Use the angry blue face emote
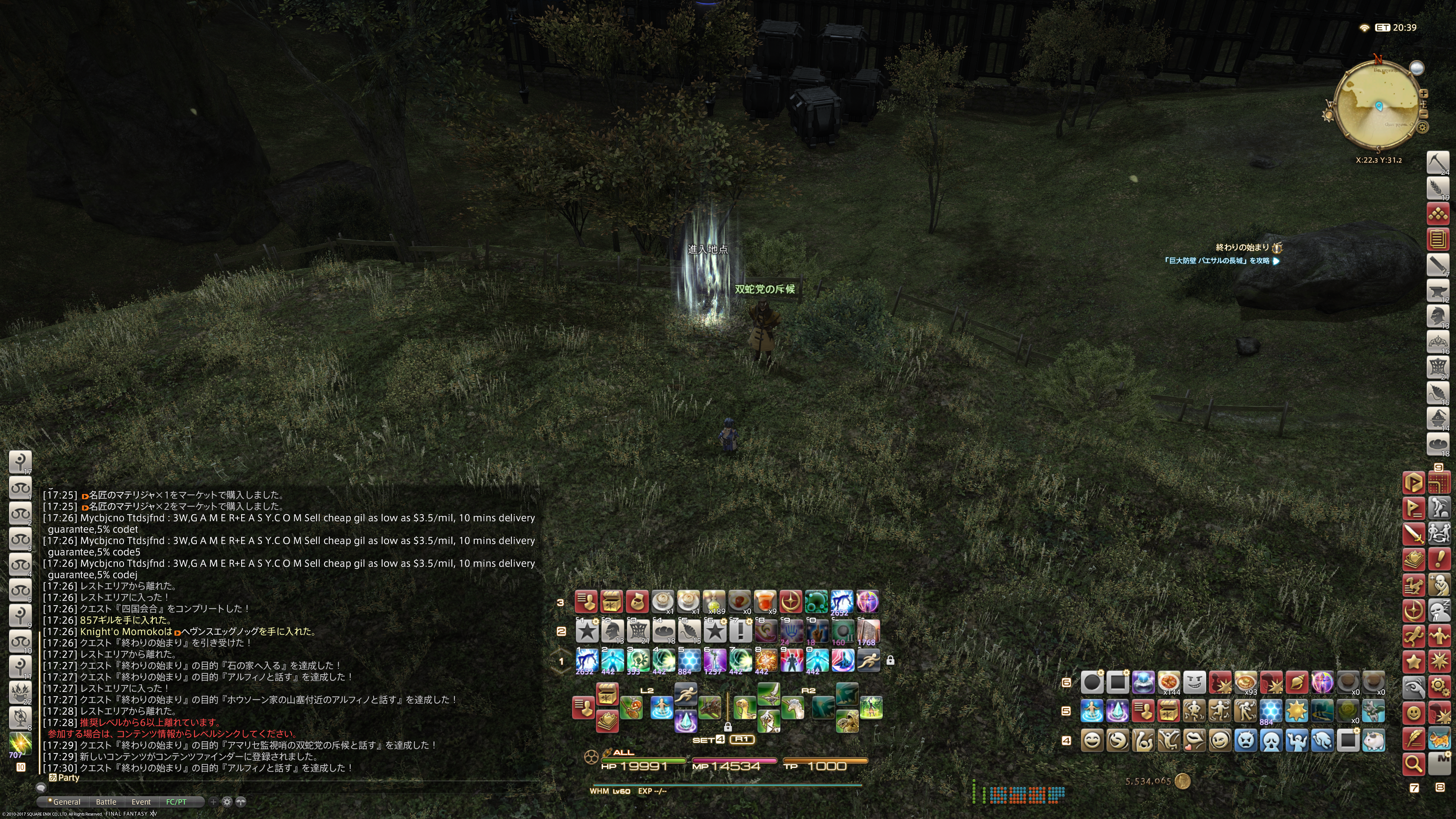The width and height of the screenshot is (1456, 819). pos(1245,741)
